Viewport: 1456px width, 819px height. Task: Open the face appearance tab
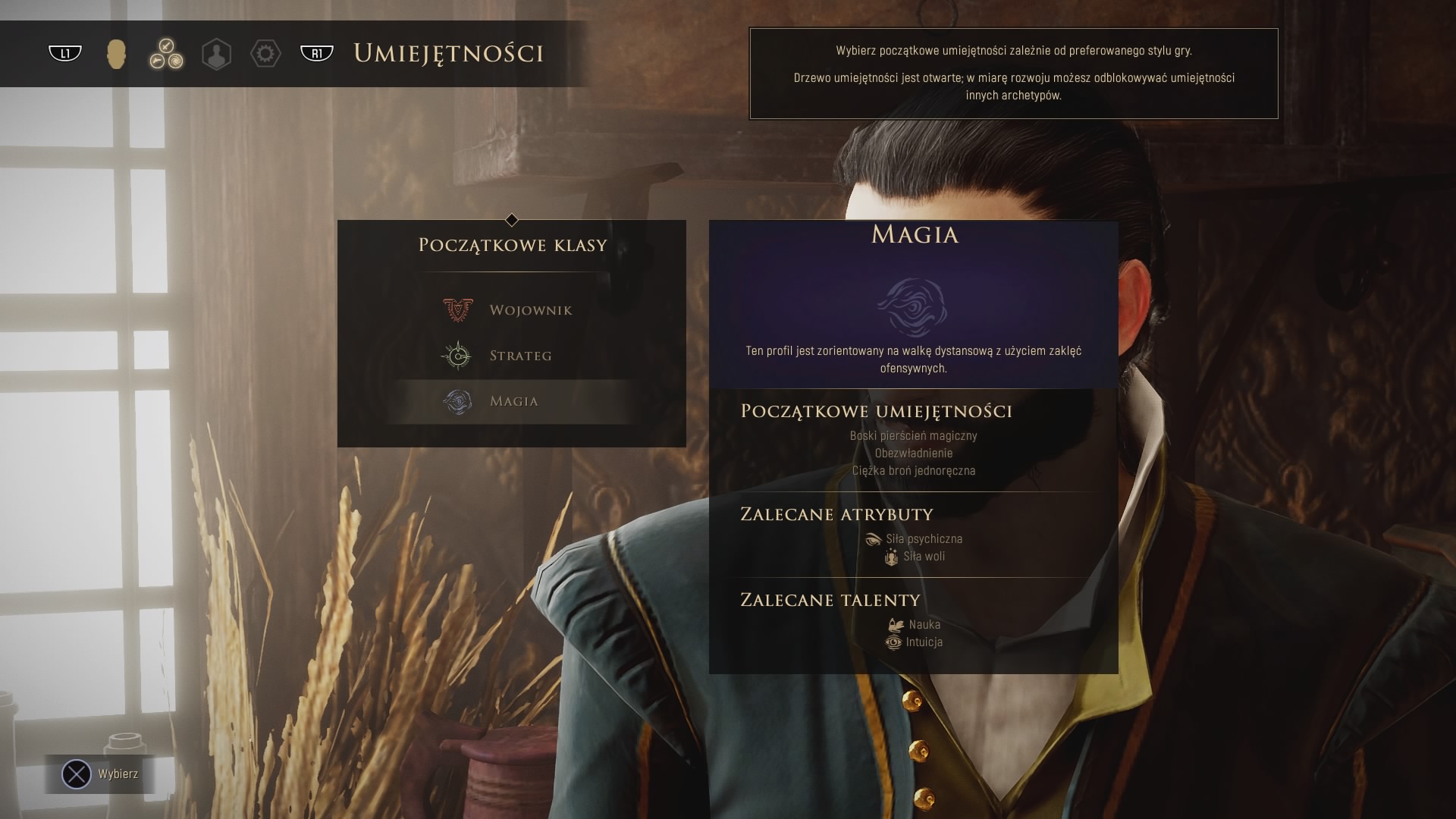116,54
